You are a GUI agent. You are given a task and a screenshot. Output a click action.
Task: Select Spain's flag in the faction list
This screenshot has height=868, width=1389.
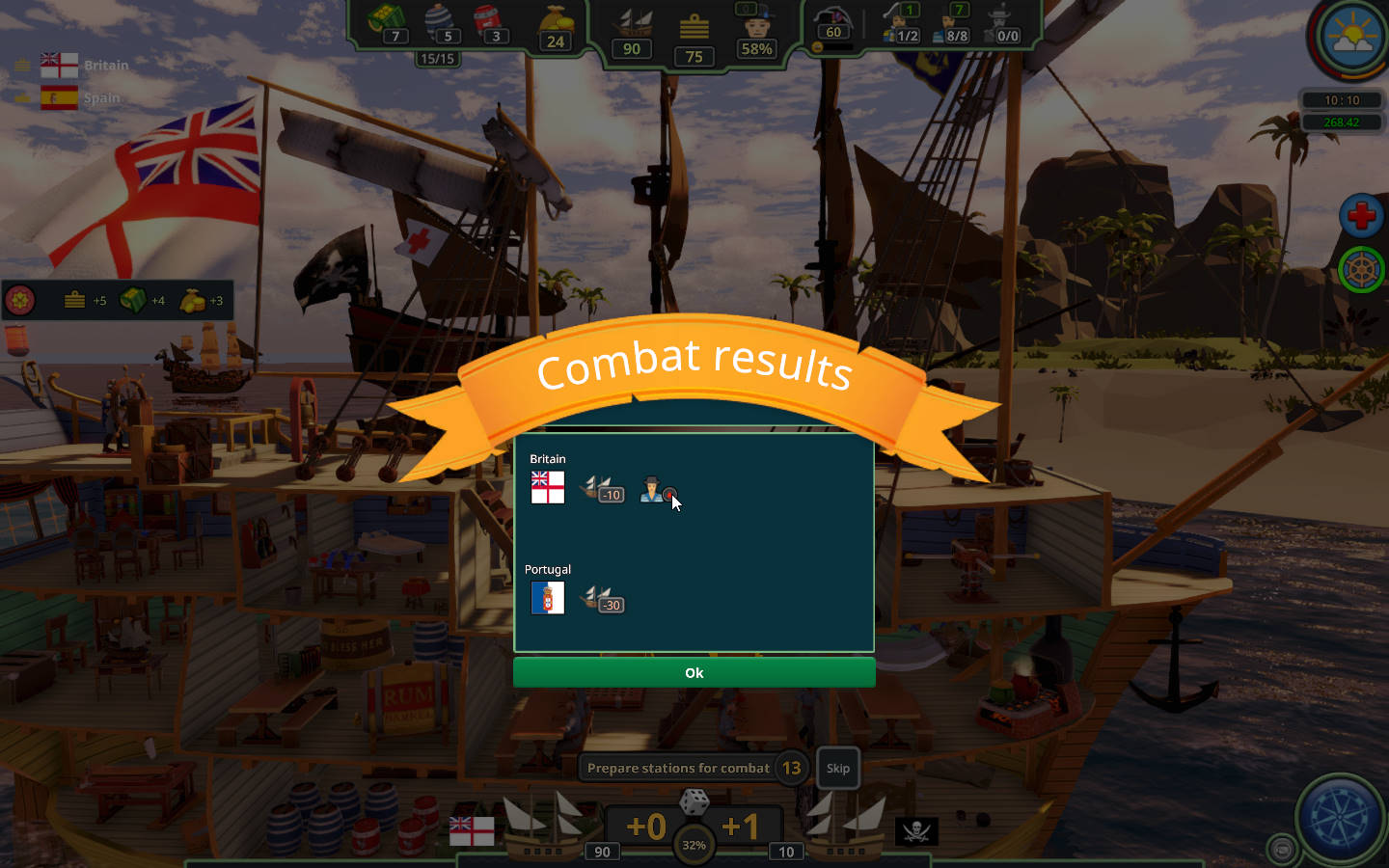coord(59,97)
